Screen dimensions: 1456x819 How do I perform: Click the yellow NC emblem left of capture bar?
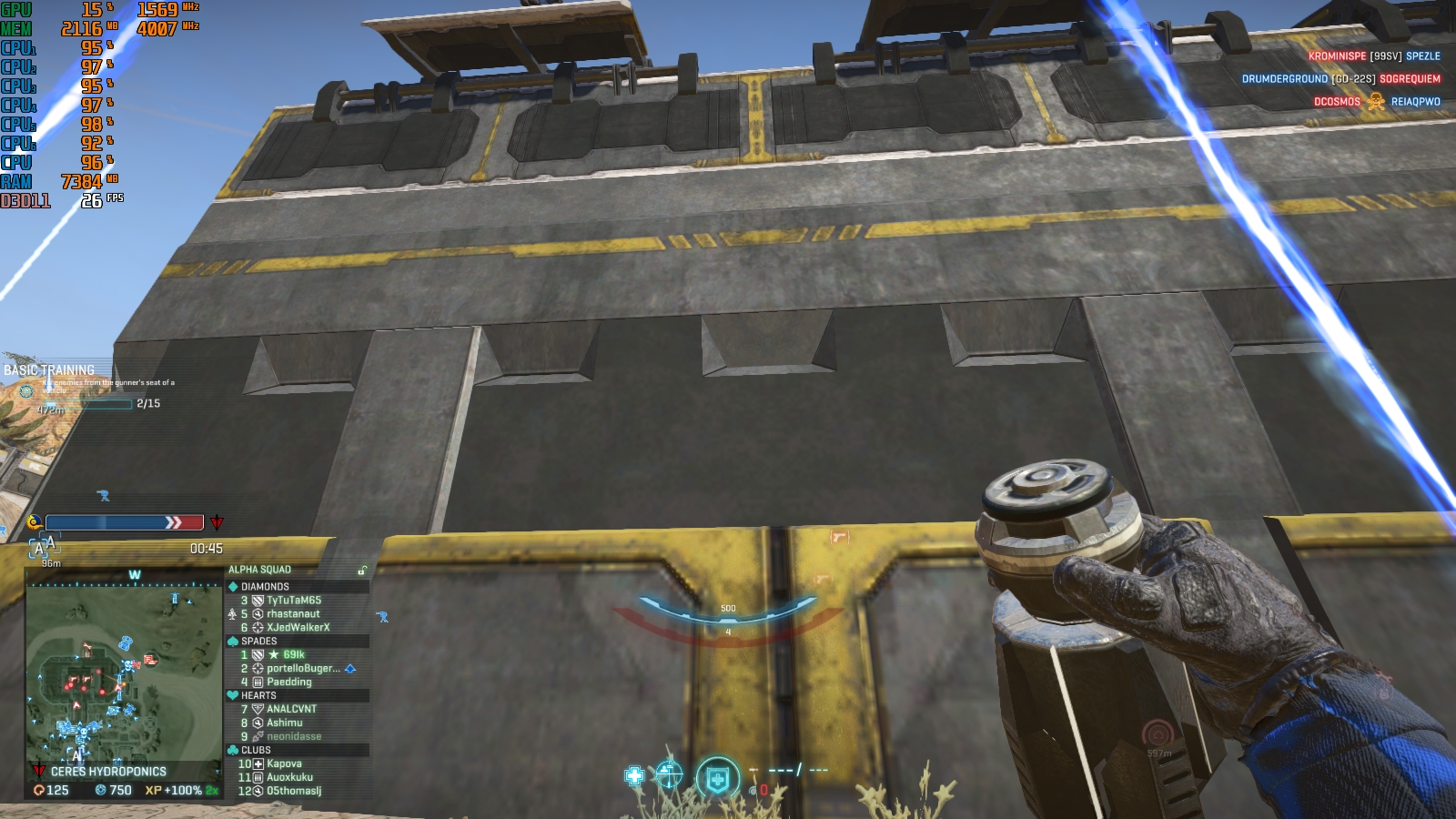click(34, 521)
